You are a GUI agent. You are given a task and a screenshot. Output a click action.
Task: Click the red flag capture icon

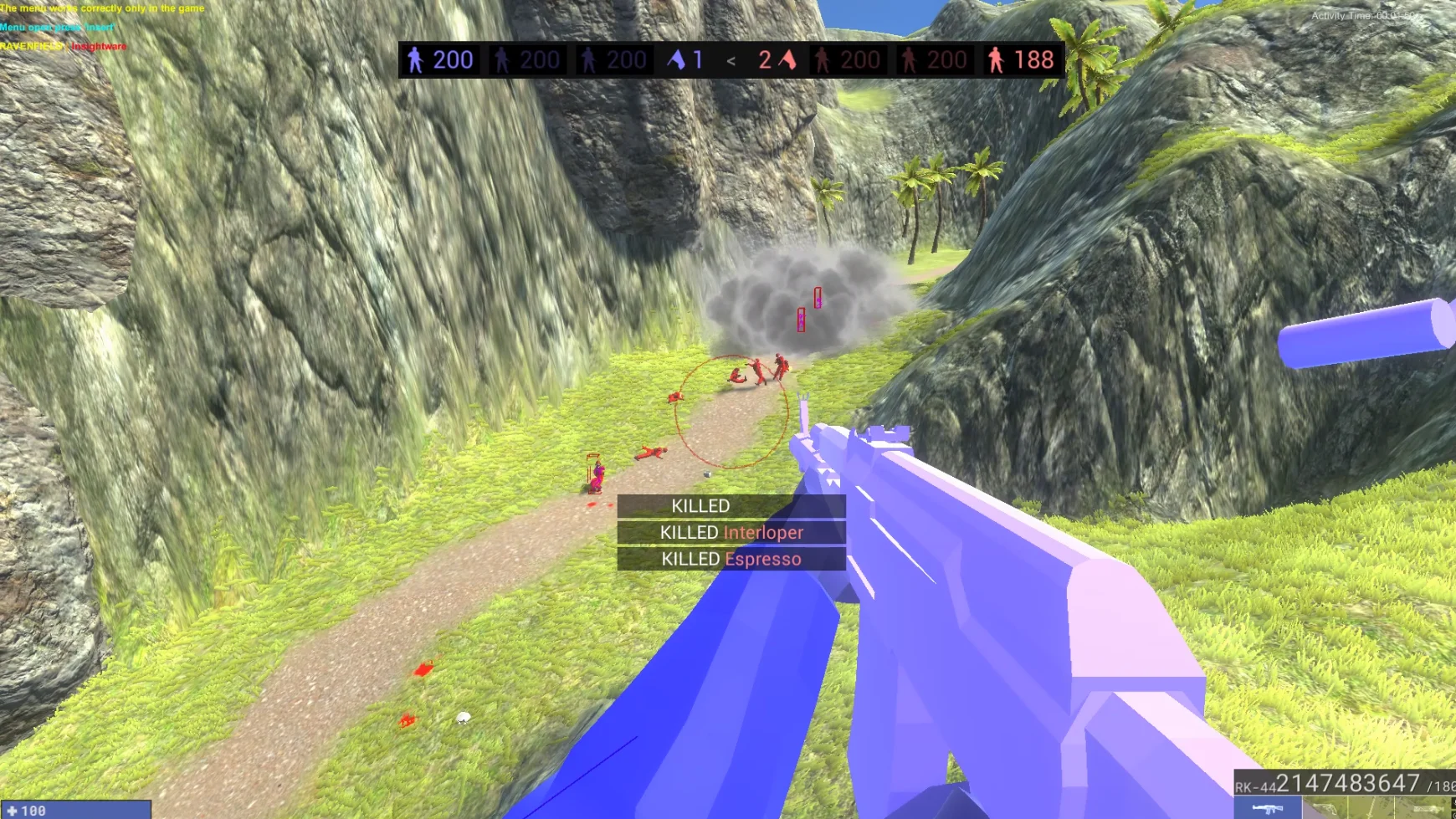[x=787, y=59]
